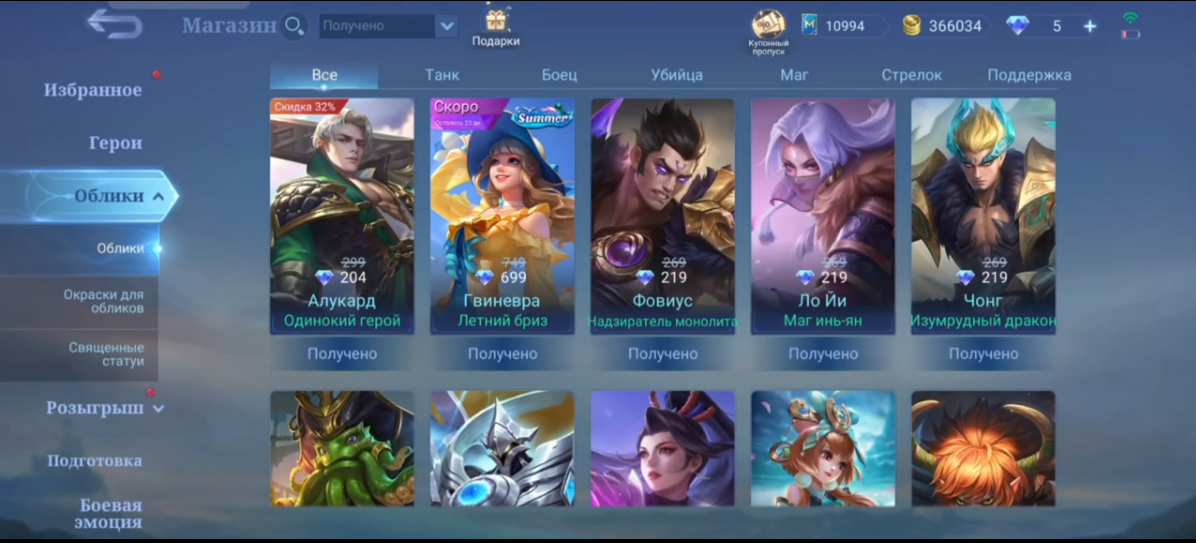Select Окраски для обликов submenu
1196x543 pixels.
point(103,301)
